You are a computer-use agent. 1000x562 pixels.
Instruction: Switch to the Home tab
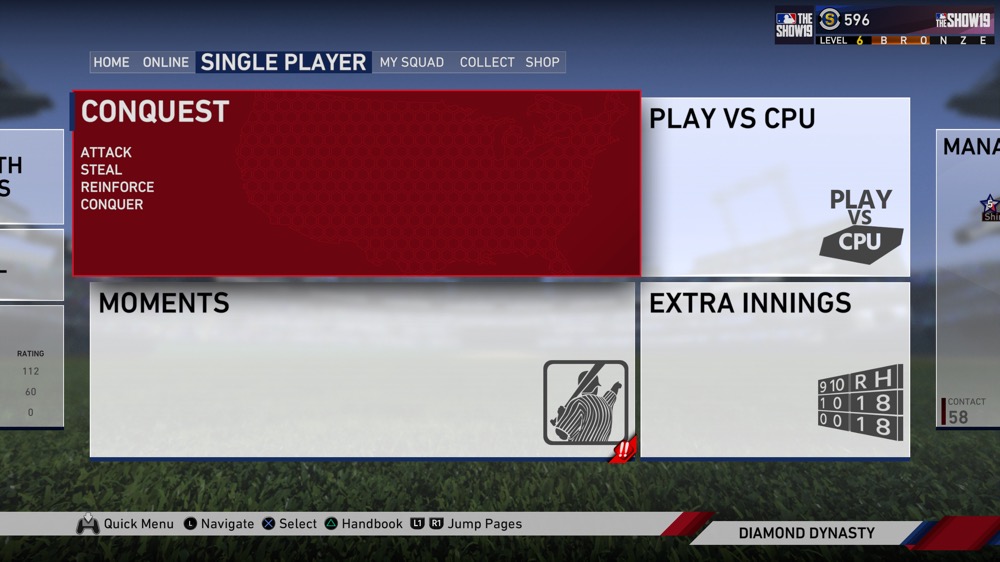tap(111, 62)
